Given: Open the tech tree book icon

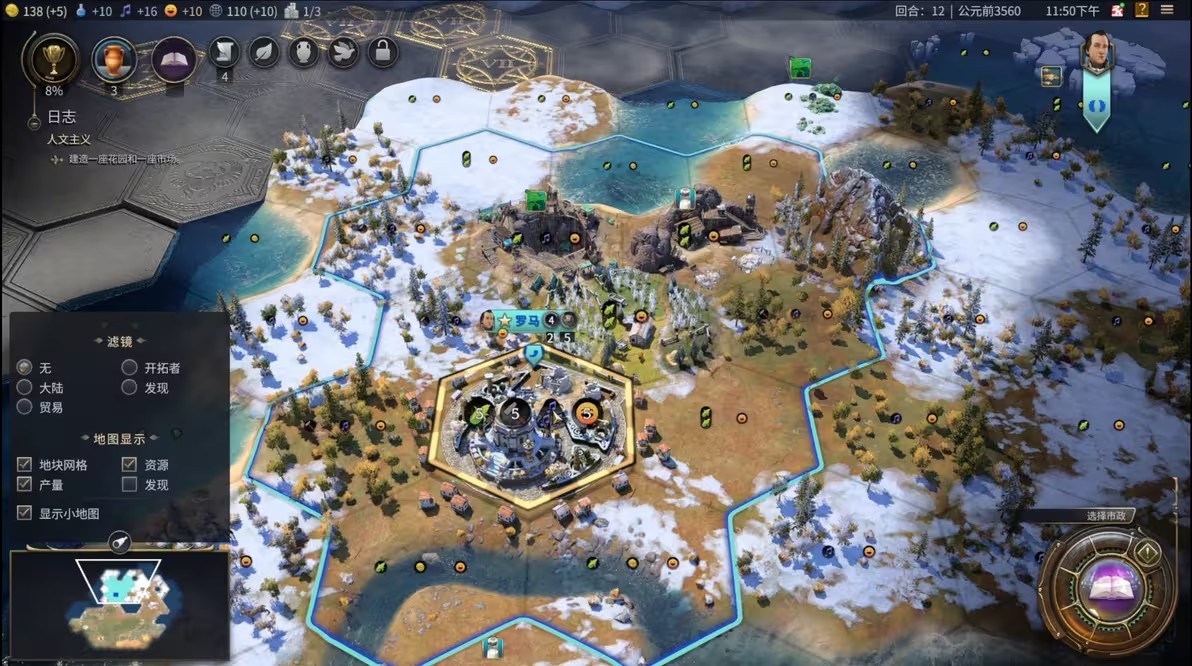Looking at the screenshot, I should pos(173,59).
